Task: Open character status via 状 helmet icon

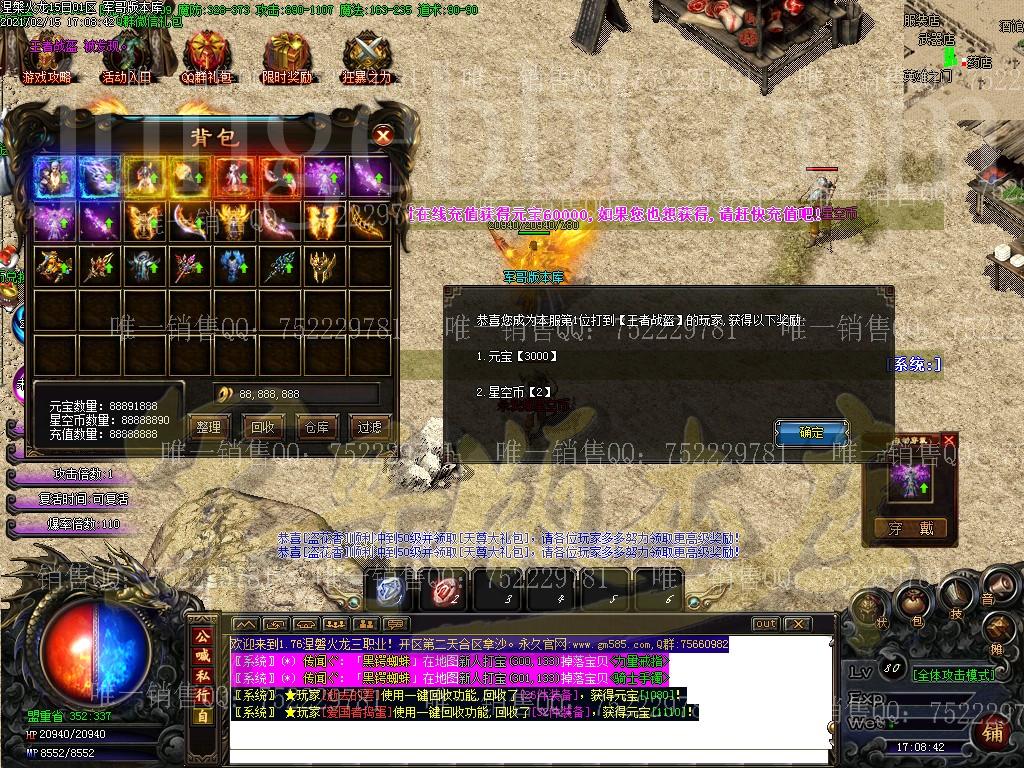Action: 868,606
